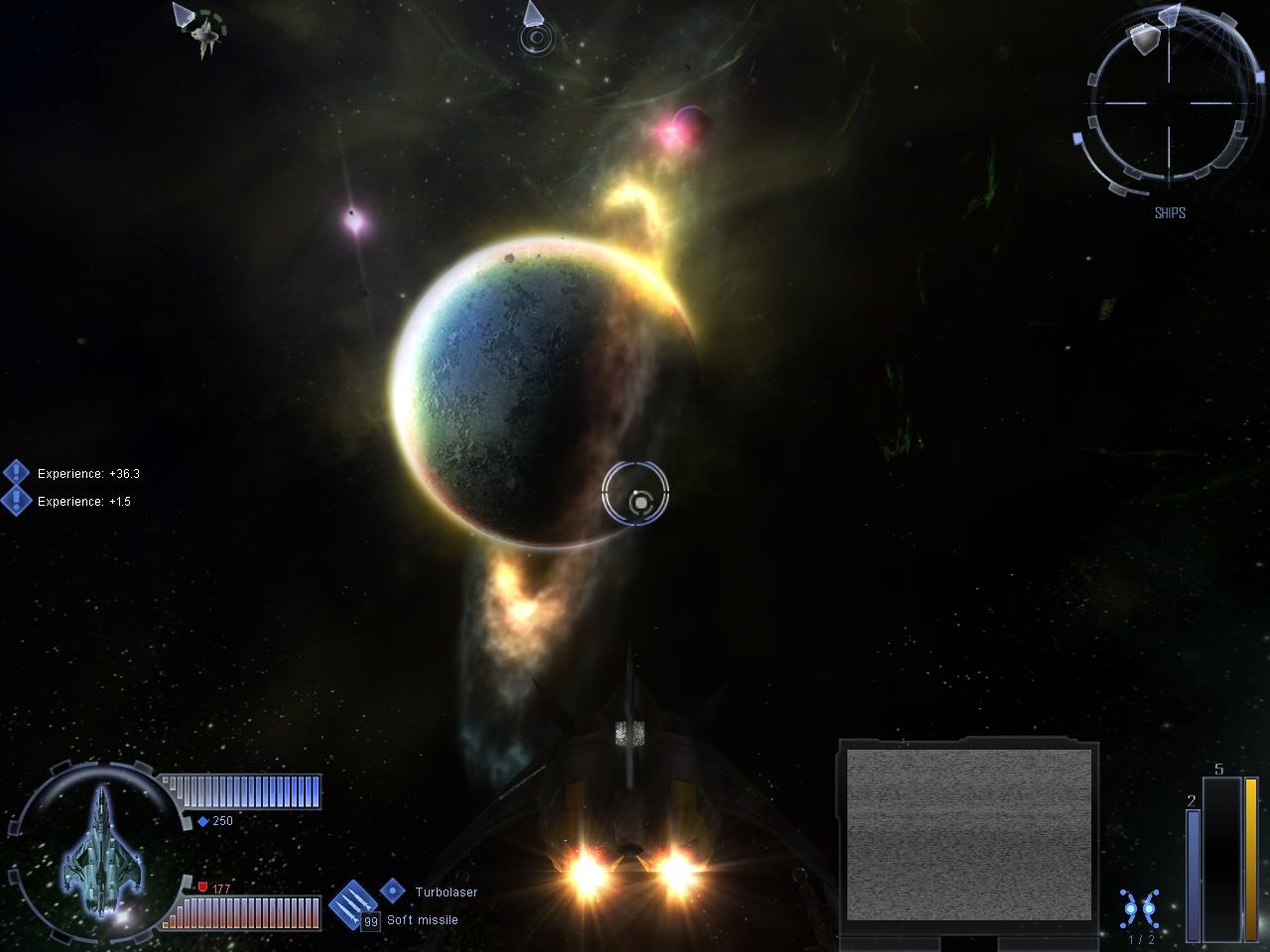Image resolution: width=1270 pixels, height=952 pixels.
Task: Click the orange energy bar labeled 5
Action: pyautogui.click(x=1251, y=853)
